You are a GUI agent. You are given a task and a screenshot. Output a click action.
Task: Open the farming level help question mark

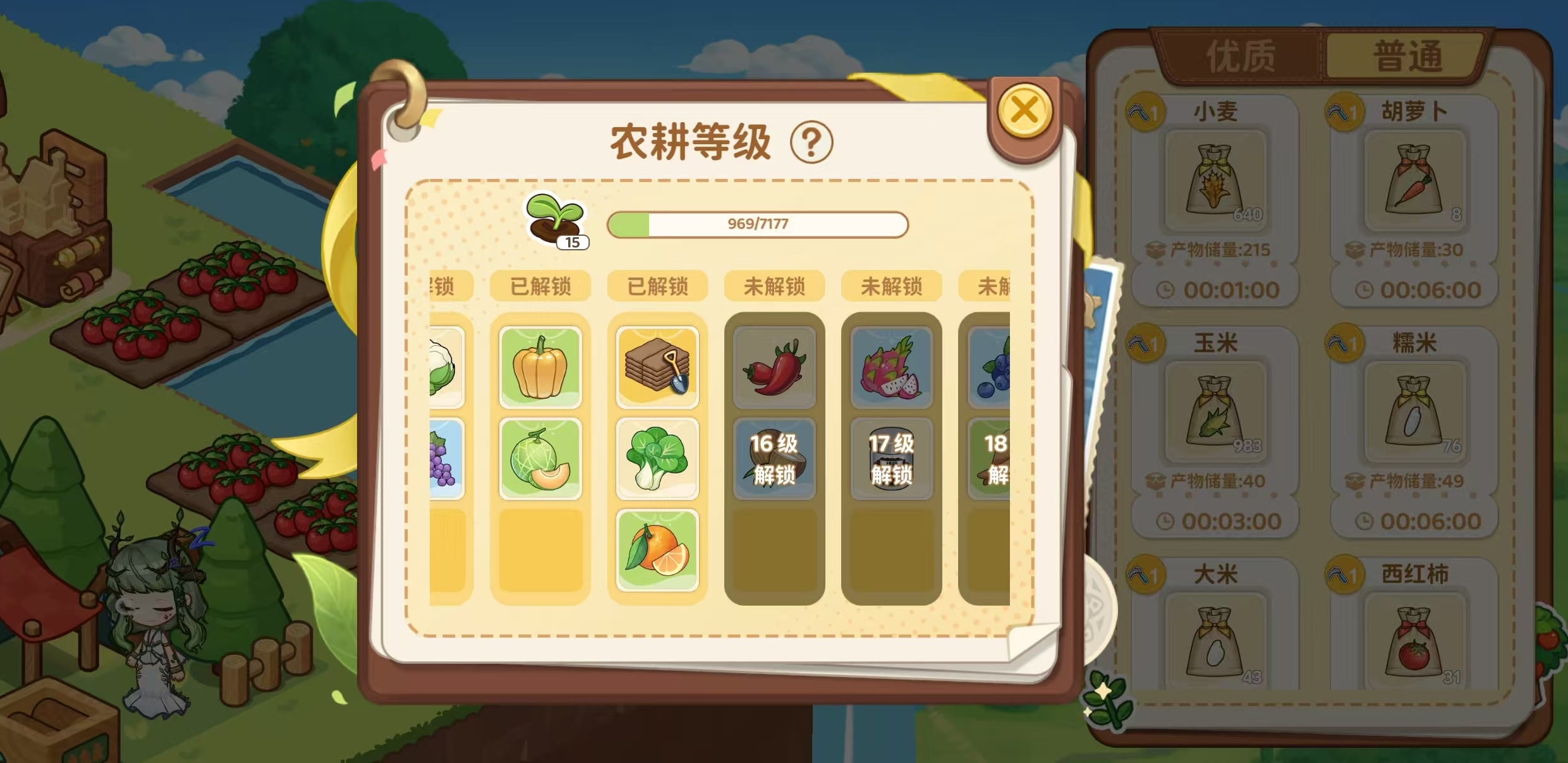812,142
